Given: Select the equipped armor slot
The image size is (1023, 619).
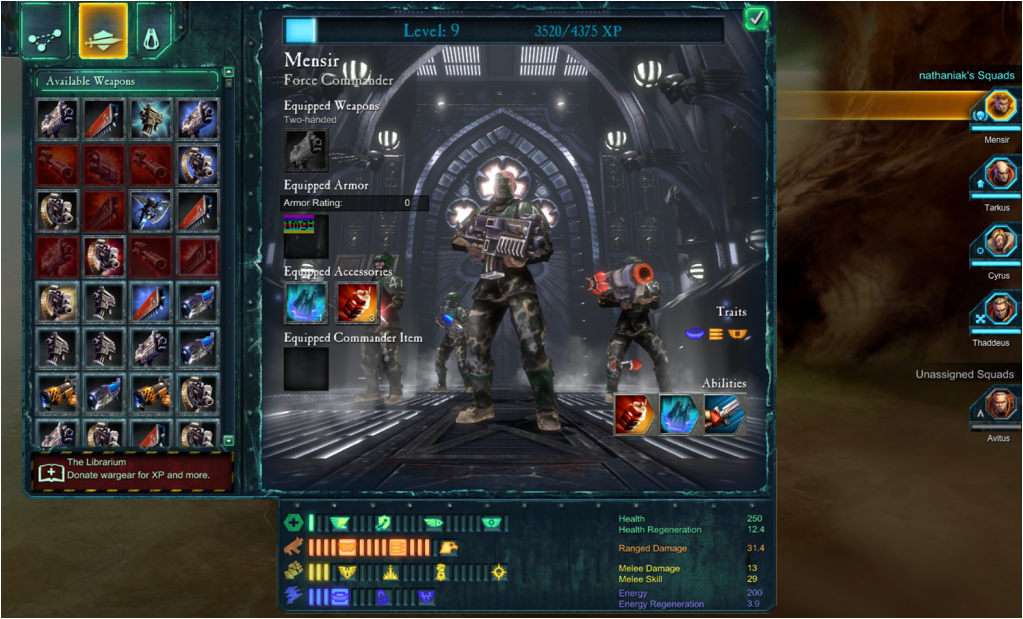Looking at the screenshot, I should coord(306,236).
